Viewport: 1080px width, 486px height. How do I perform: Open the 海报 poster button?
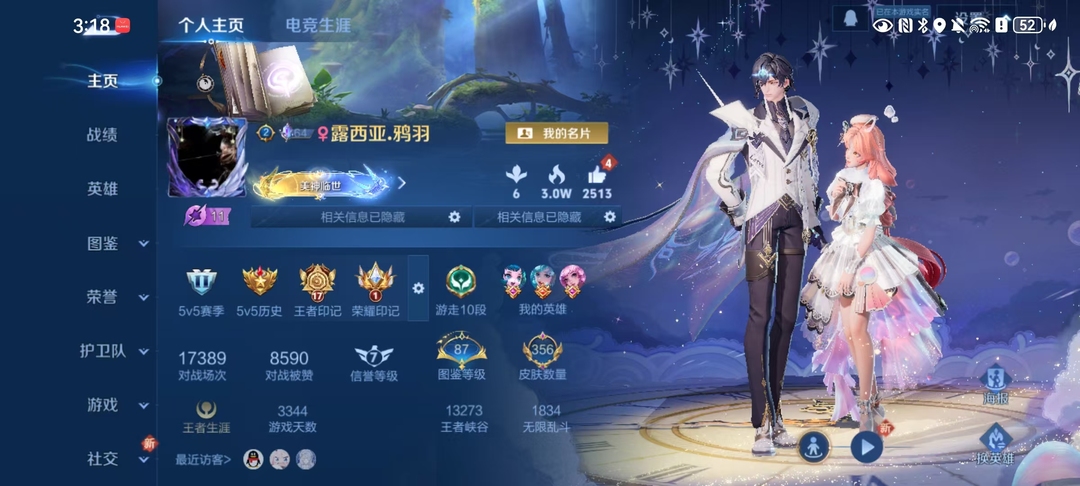994,383
